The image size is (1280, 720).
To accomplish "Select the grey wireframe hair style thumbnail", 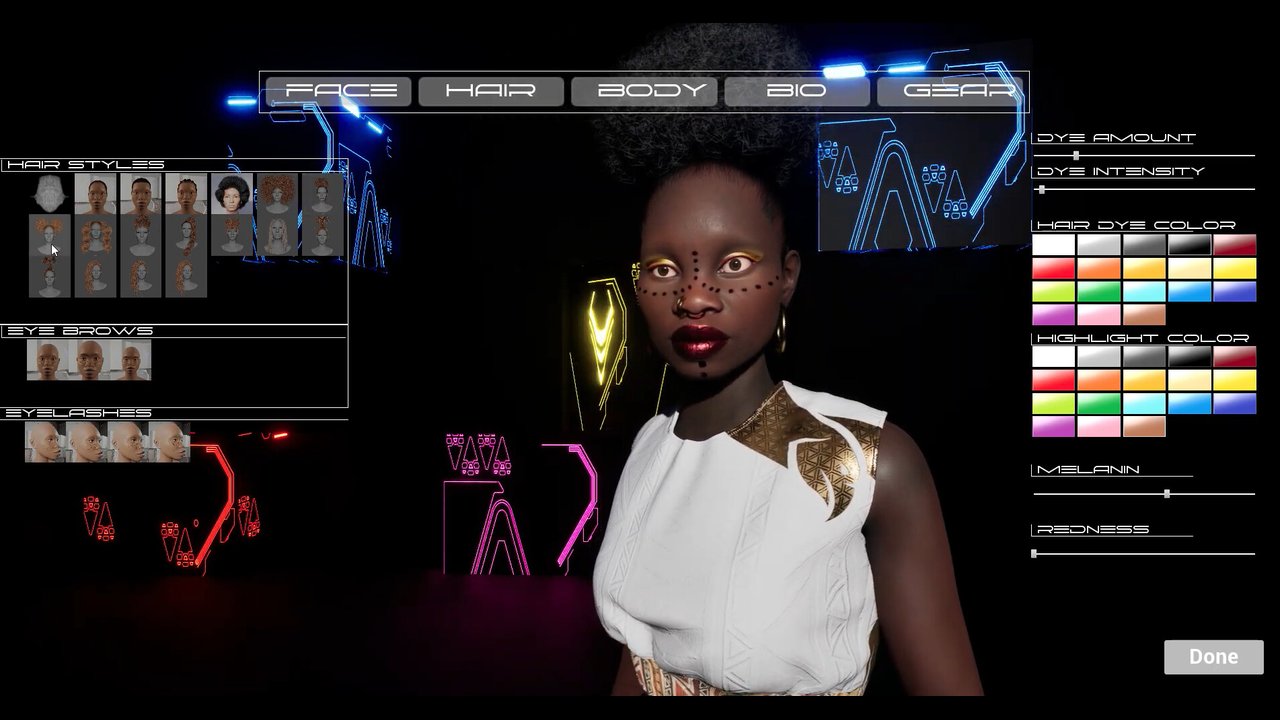I will click(49, 194).
